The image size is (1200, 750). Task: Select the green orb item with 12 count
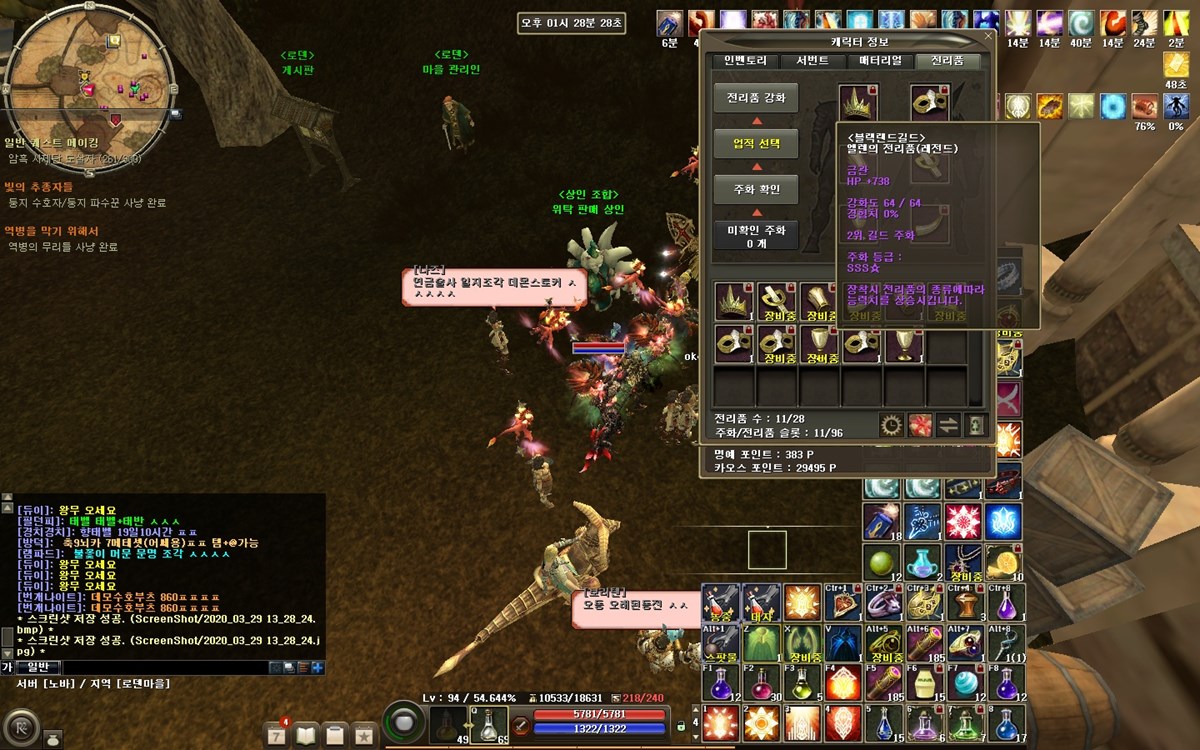point(882,562)
